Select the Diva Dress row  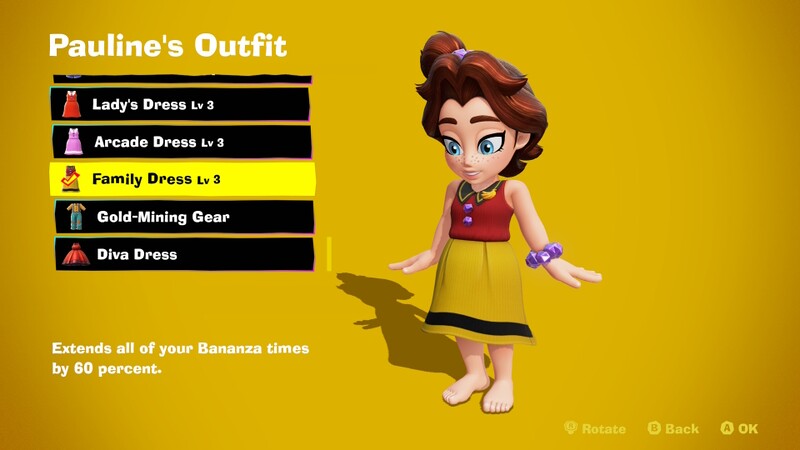(x=183, y=254)
